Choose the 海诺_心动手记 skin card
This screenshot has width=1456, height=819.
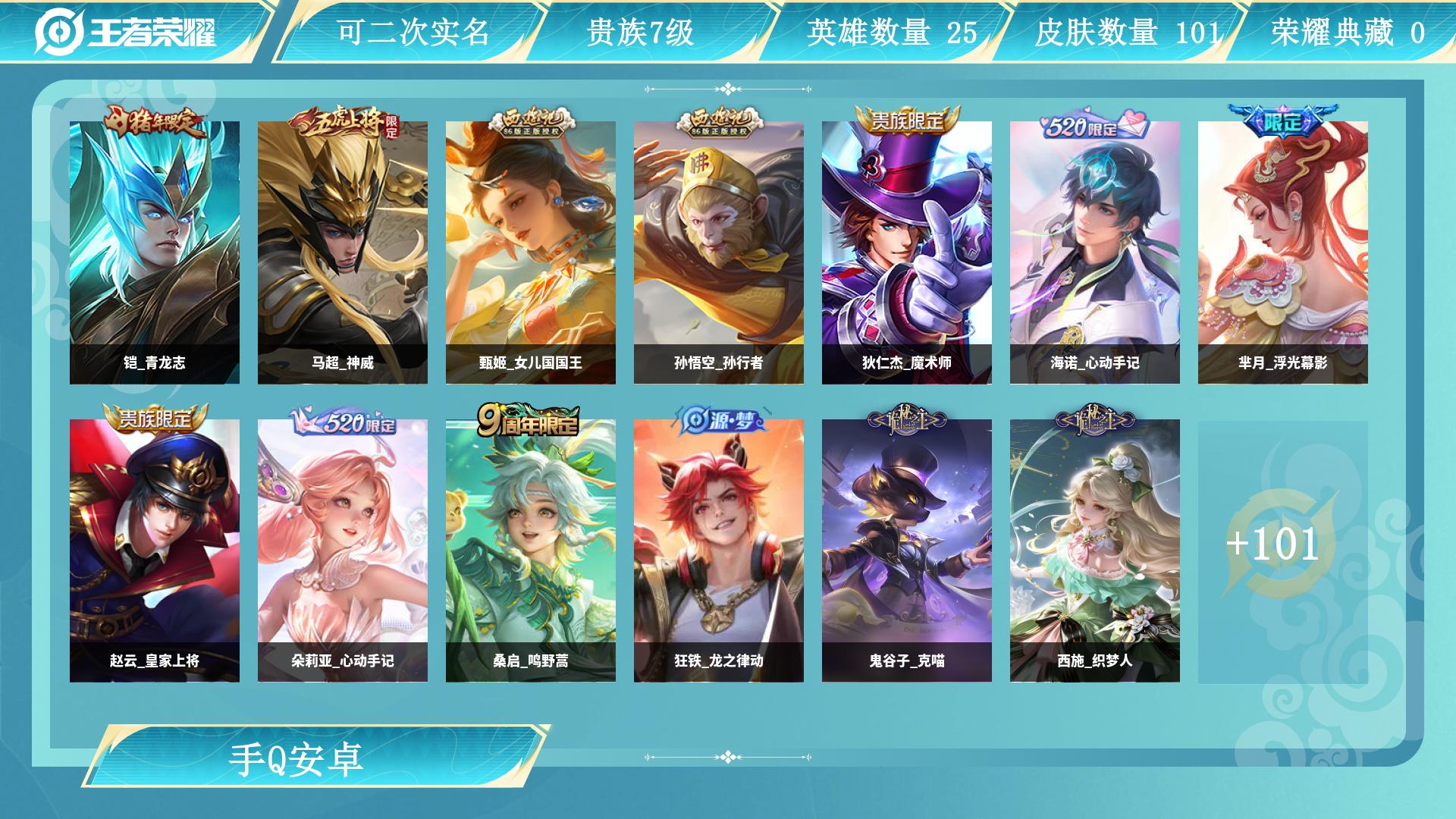[x=1095, y=253]
